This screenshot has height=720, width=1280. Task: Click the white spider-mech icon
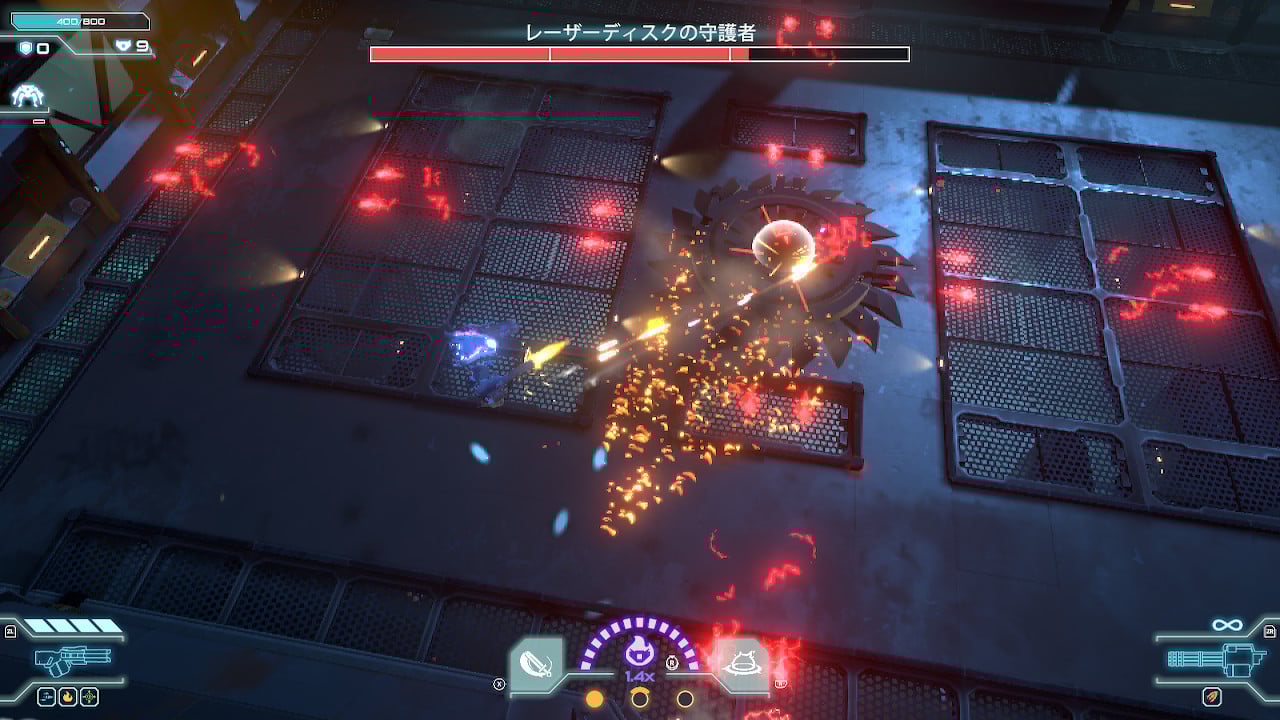tap(28, 96)
